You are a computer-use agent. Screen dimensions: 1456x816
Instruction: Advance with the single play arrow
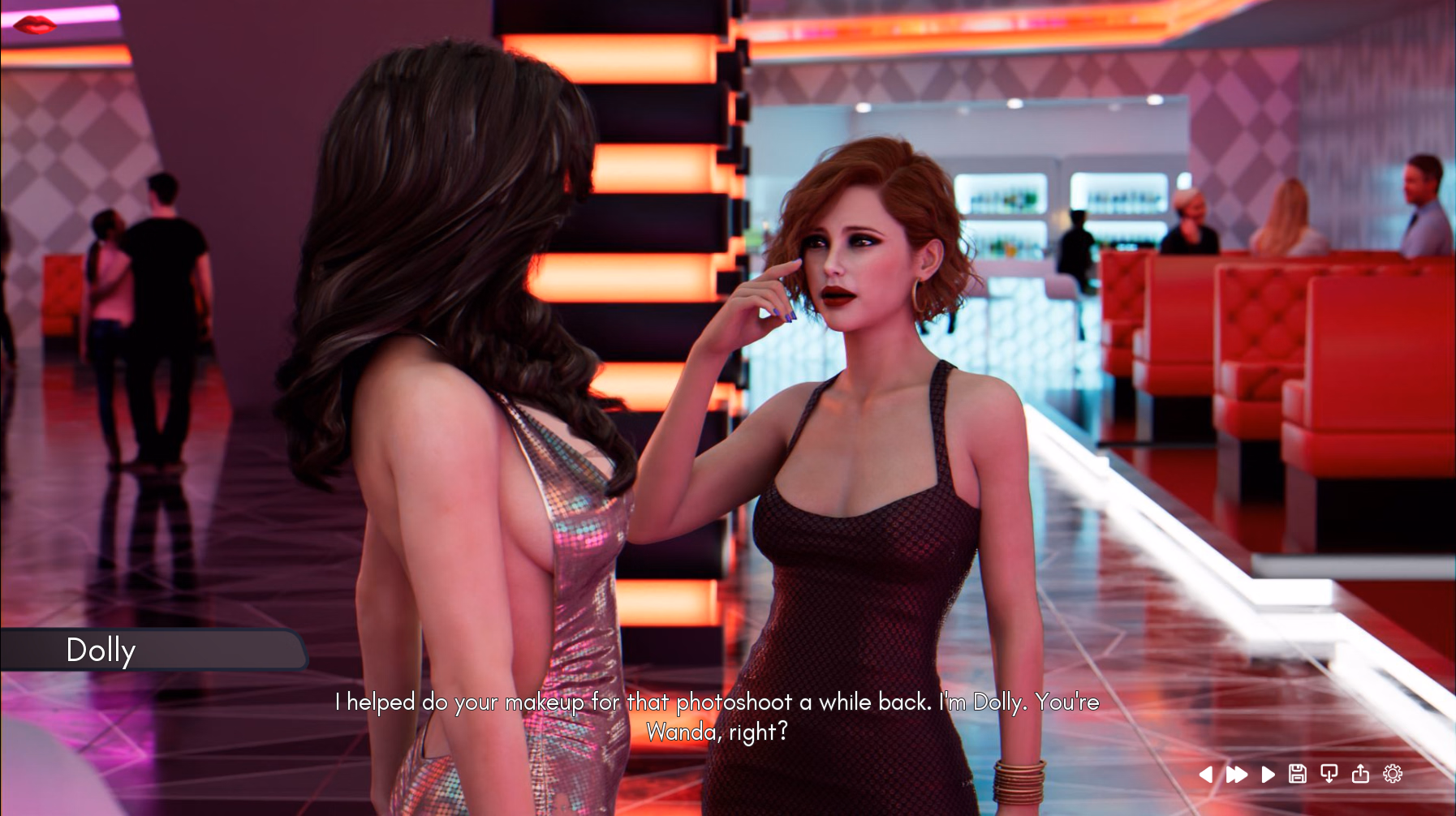pyautogui.click(x=1268, y=775)
